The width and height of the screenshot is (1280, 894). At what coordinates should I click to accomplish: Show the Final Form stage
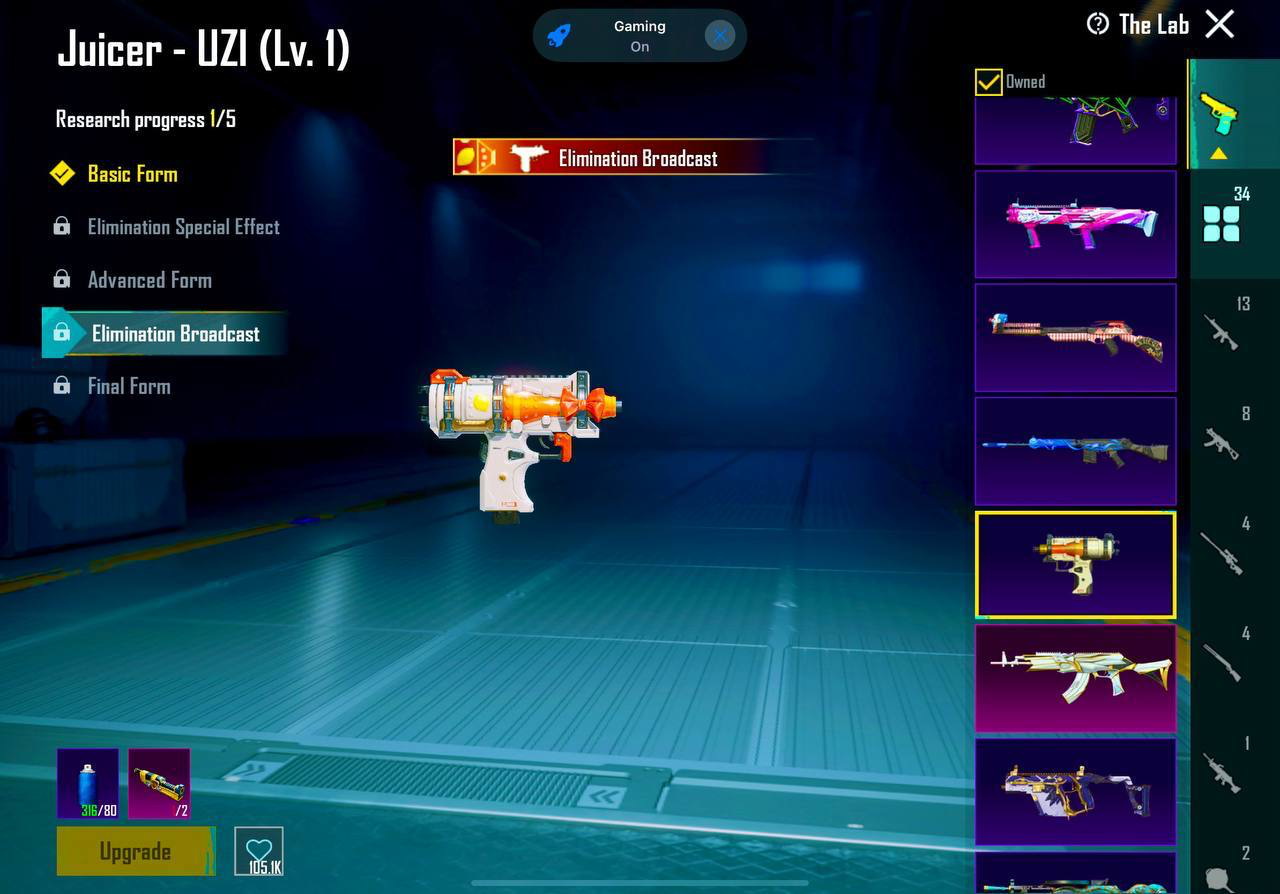(128, 386)
